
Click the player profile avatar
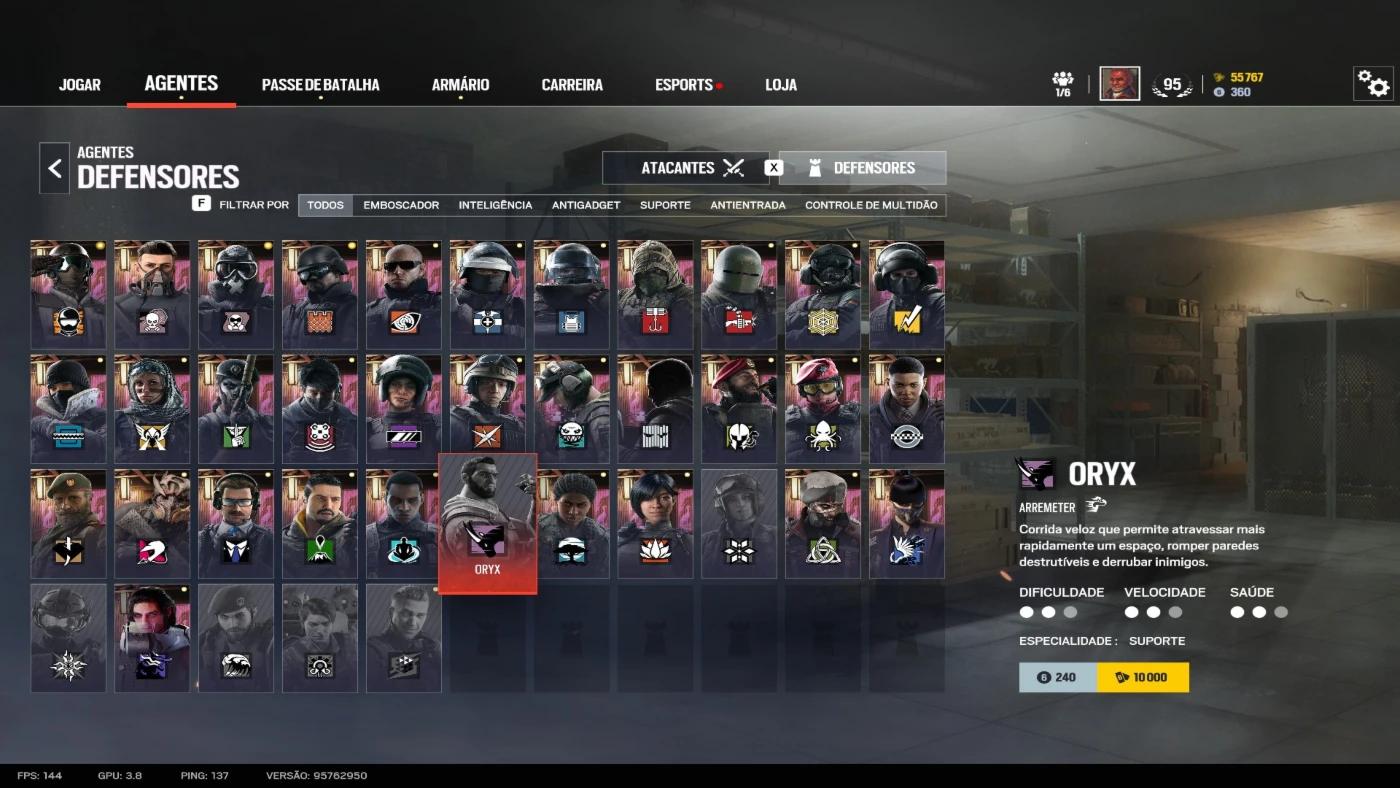(1119, 84)
